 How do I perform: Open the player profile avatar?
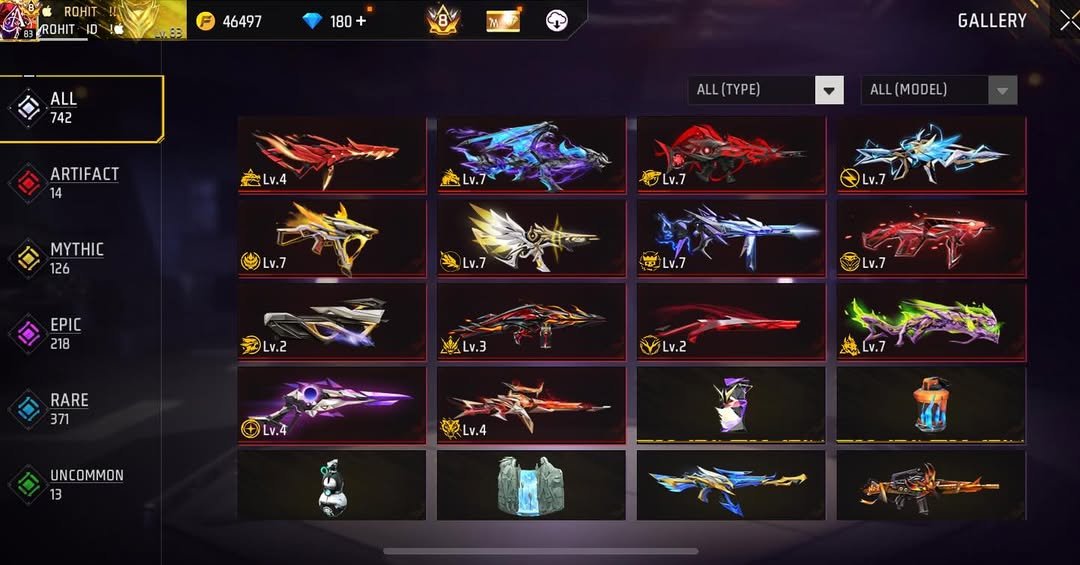click(18, 20)
